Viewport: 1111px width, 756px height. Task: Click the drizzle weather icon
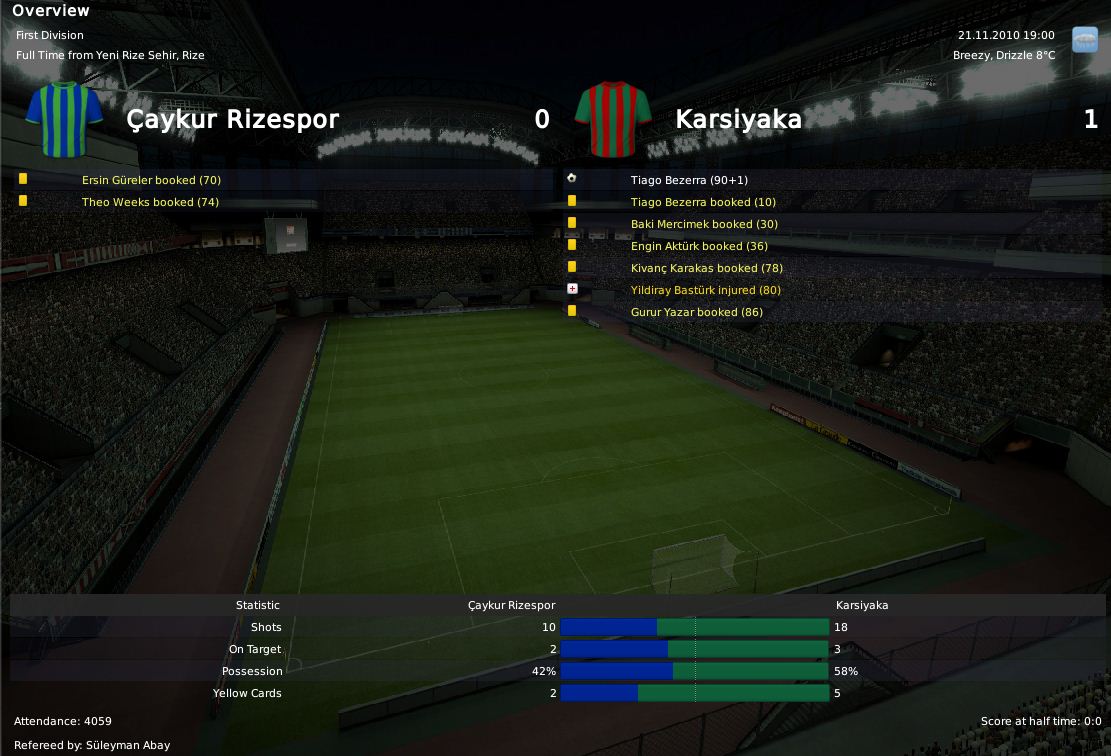click(x=1084, y=39)
